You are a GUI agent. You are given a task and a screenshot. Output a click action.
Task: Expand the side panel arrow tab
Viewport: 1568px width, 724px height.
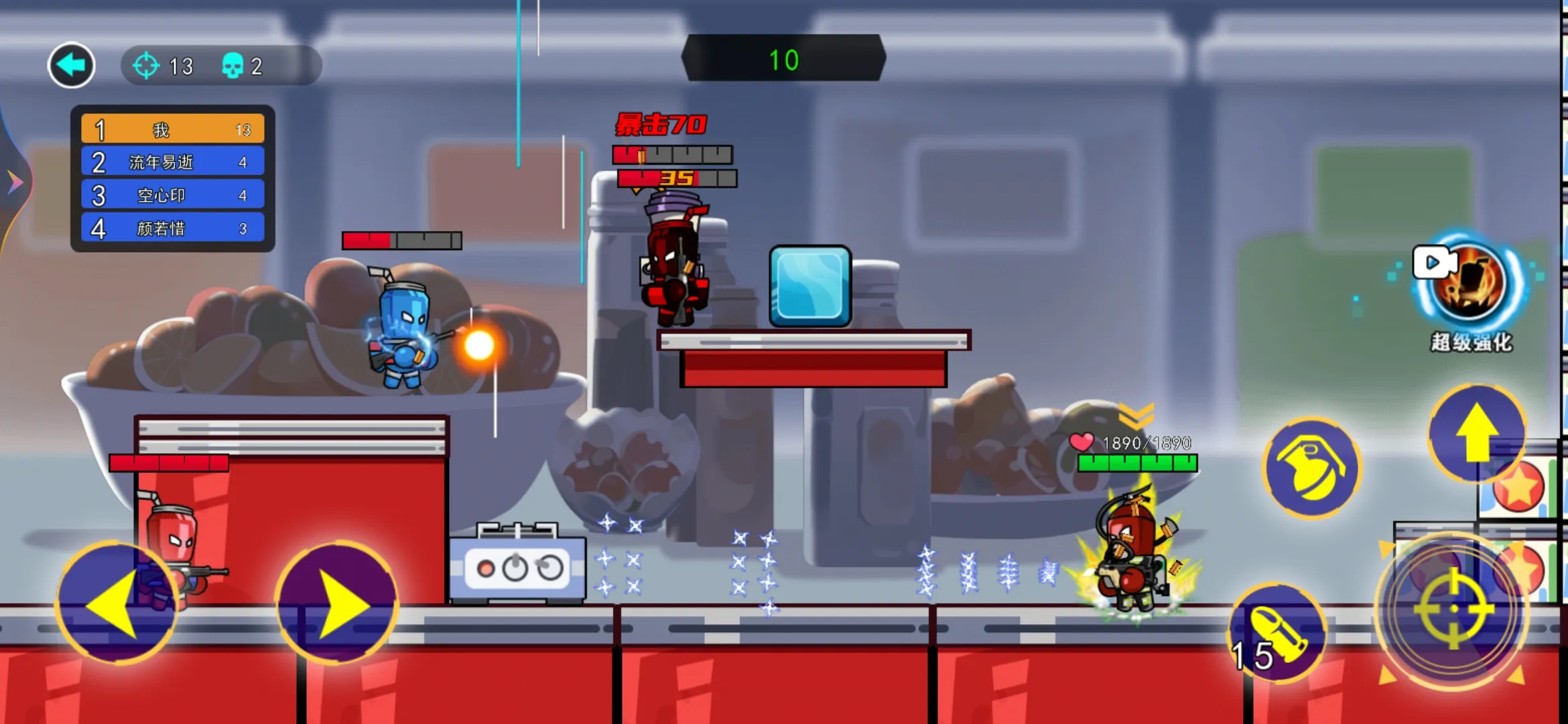coord(14,182)
